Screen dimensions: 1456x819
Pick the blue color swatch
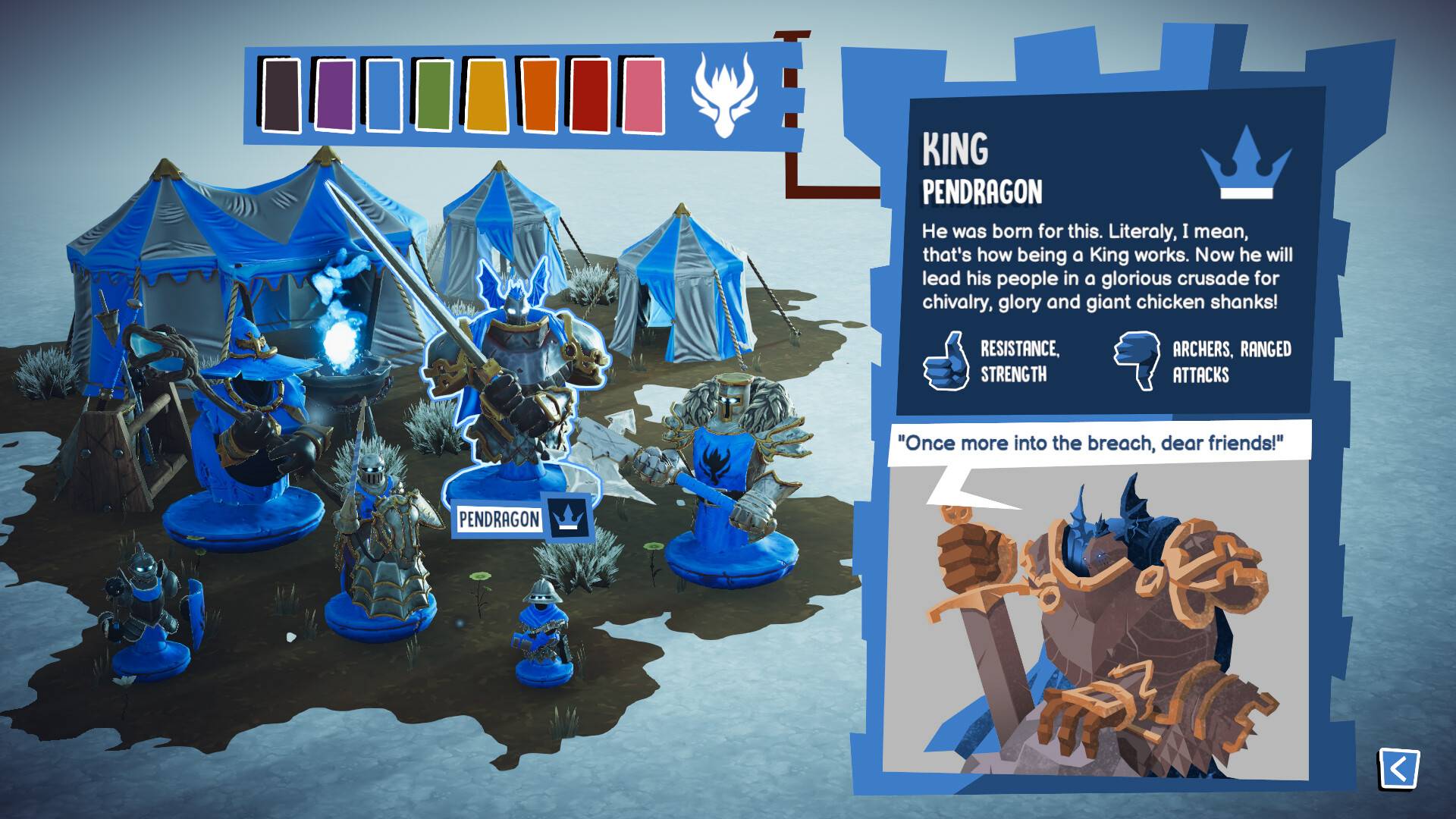[x=384, y=96]
